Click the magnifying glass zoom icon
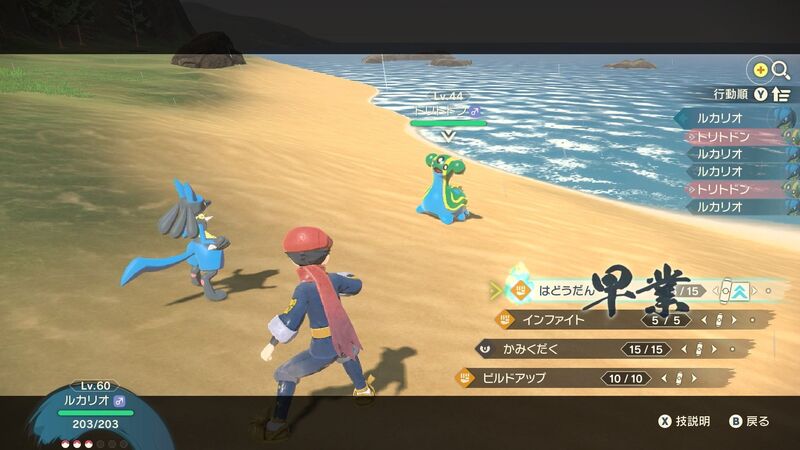The width and height of the screenshot is (800, 450). (780, 70)
